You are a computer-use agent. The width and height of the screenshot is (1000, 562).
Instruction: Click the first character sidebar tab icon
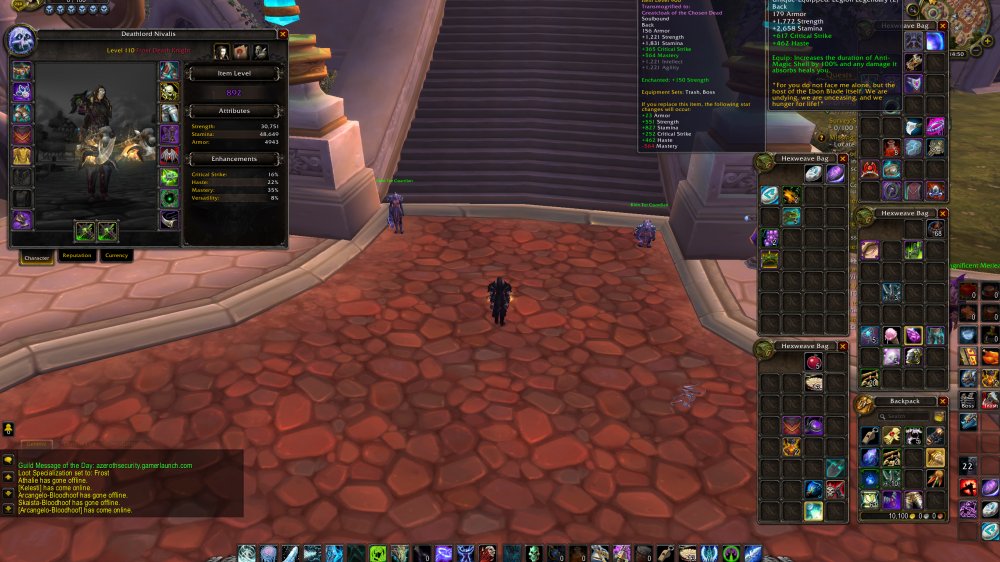point(221,51)
